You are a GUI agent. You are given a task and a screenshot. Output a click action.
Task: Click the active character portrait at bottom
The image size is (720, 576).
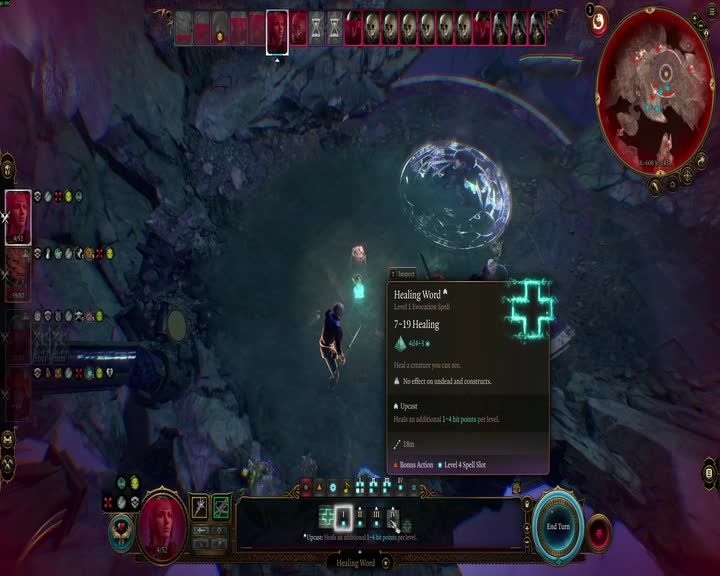162,522
